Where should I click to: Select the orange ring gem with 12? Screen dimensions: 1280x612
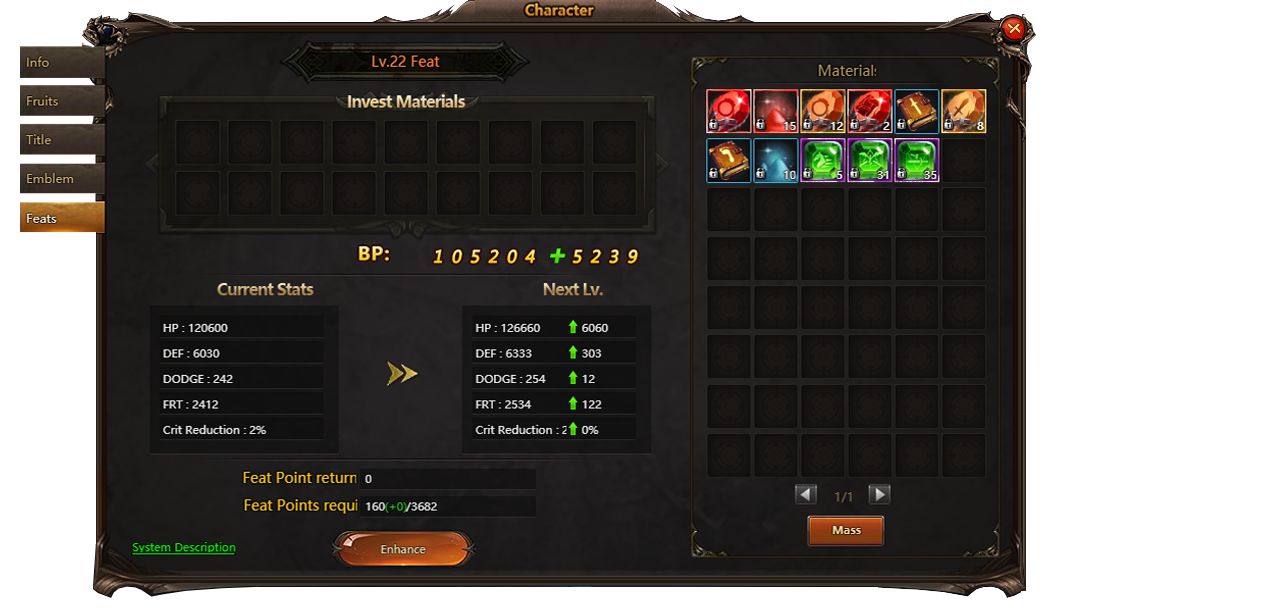point(823,111)
